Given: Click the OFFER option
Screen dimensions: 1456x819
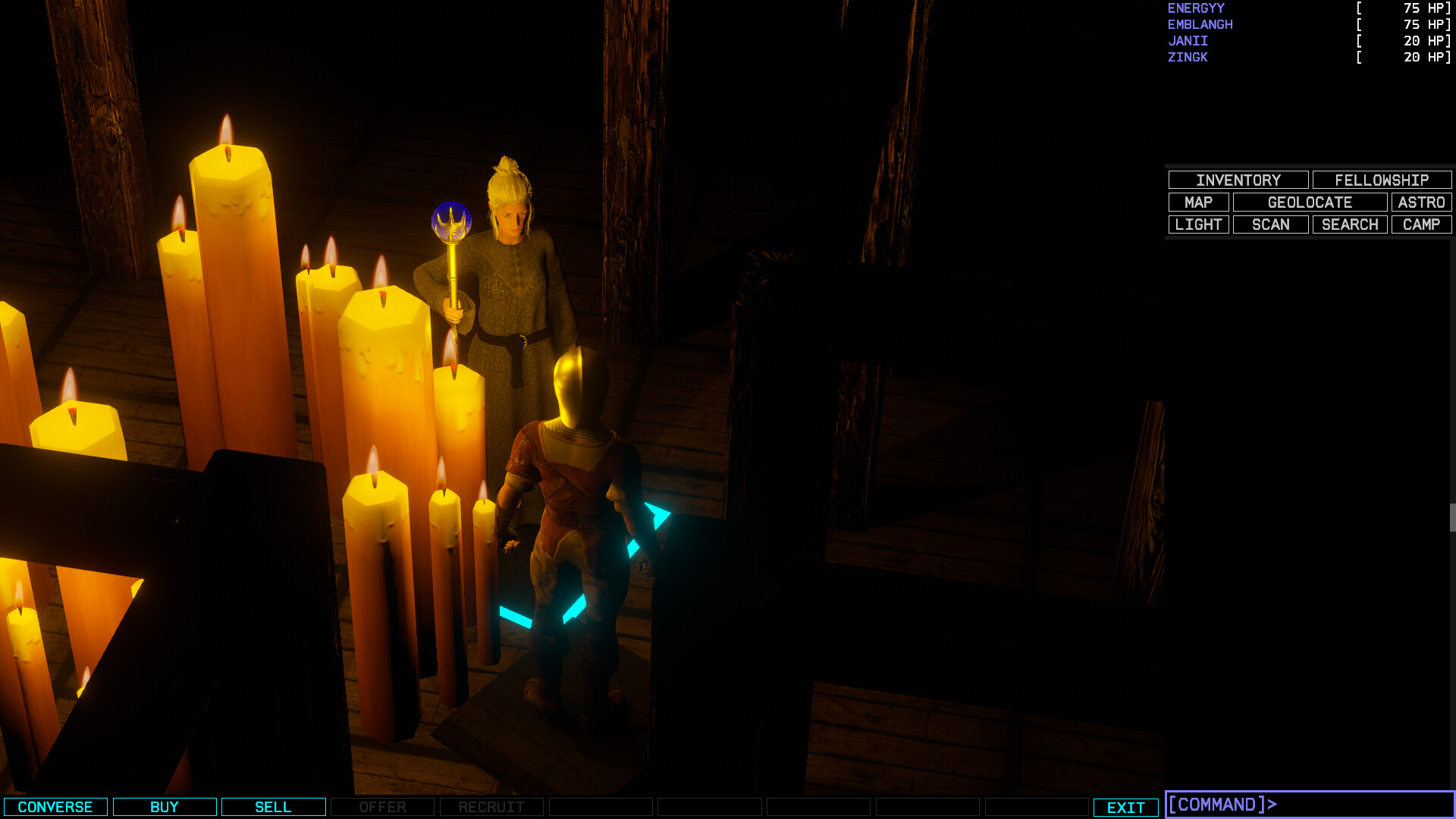Looking at the screenshot, I should [x=382, y=807].
